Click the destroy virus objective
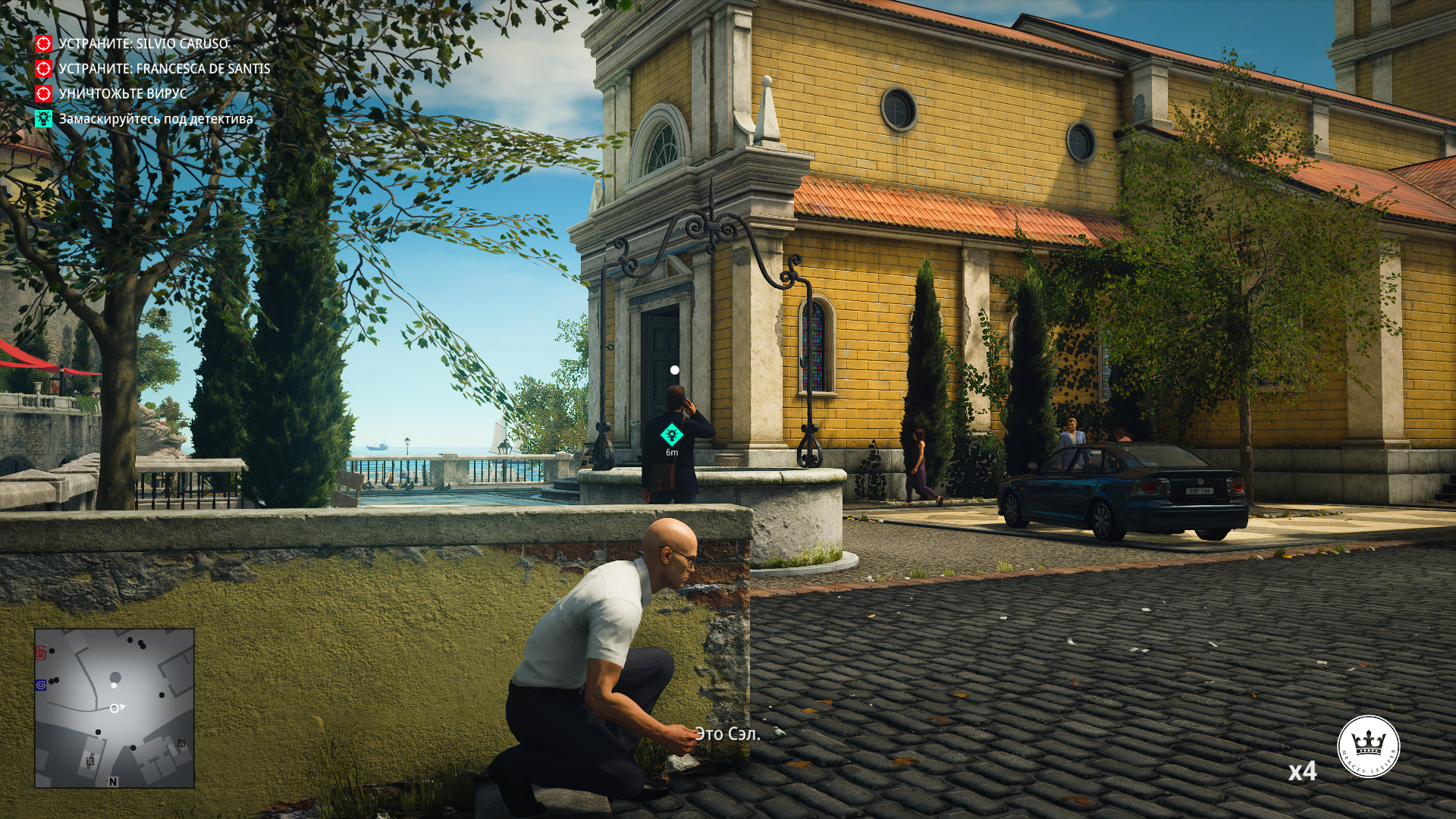 tap(122, 94)
